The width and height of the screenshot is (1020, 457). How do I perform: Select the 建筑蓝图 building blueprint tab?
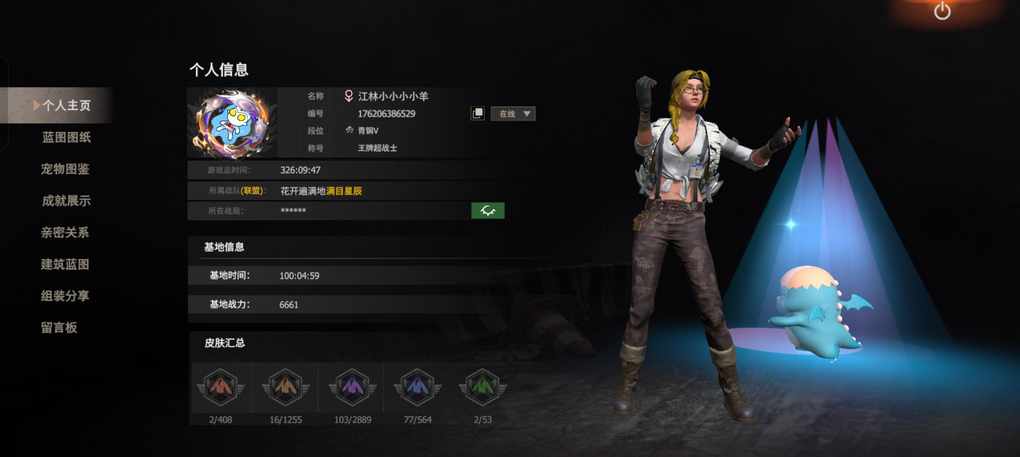tap(66, 264)
